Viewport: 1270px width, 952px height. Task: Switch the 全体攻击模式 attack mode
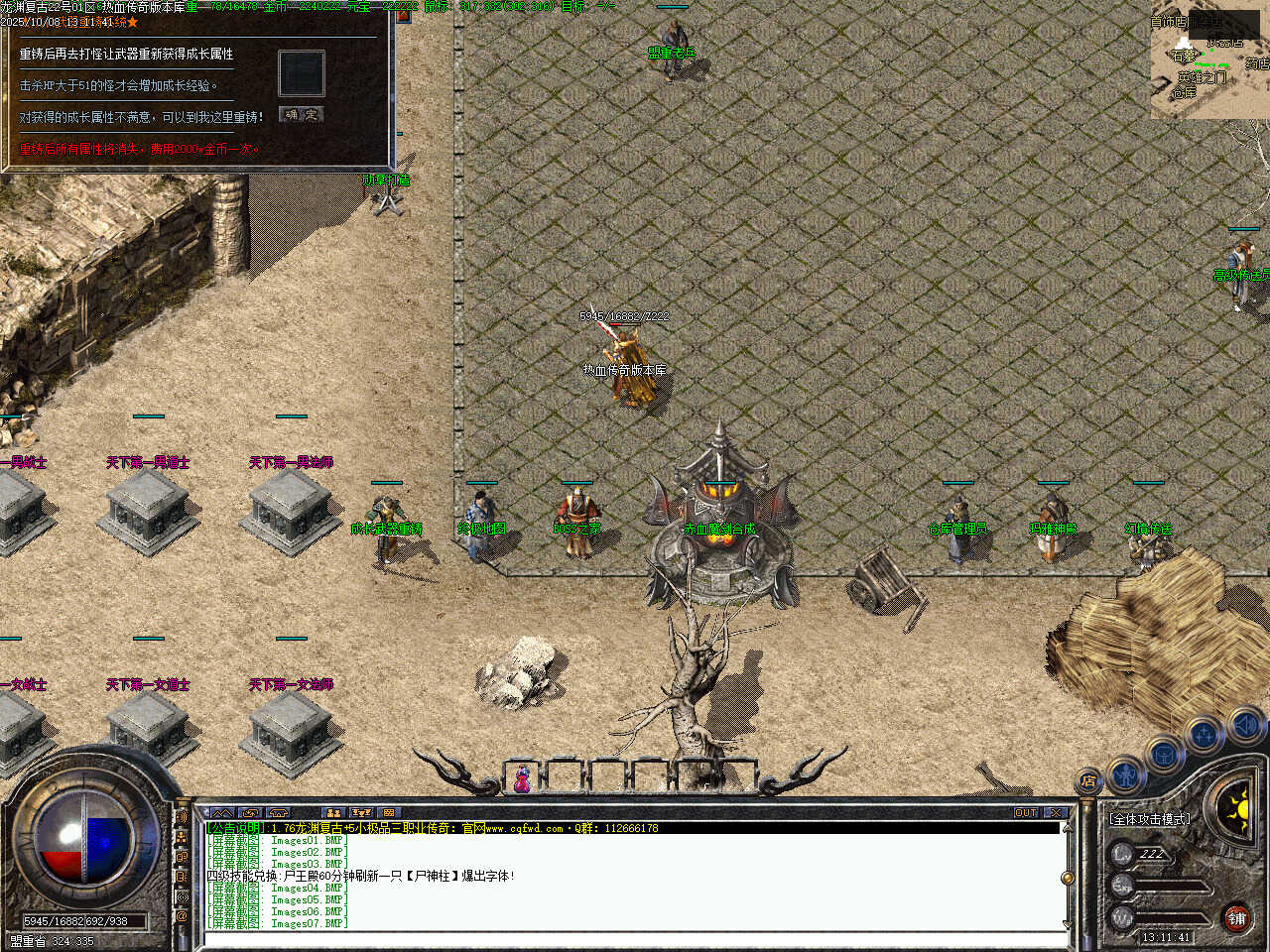[x=1151, y=819]
